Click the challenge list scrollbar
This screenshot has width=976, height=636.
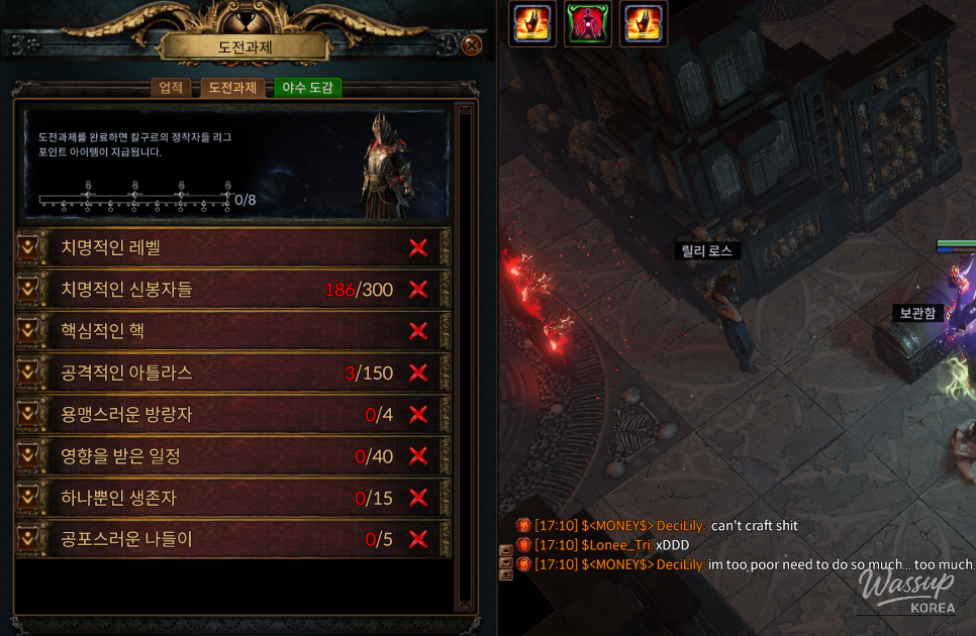(464, 350)
